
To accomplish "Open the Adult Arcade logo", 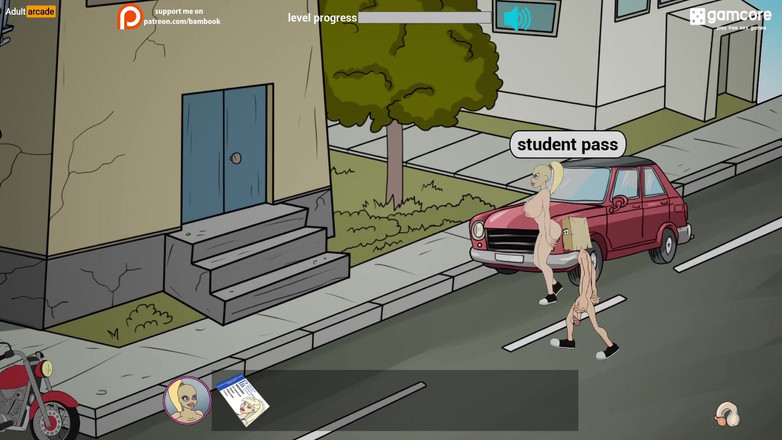I will 30,12.
